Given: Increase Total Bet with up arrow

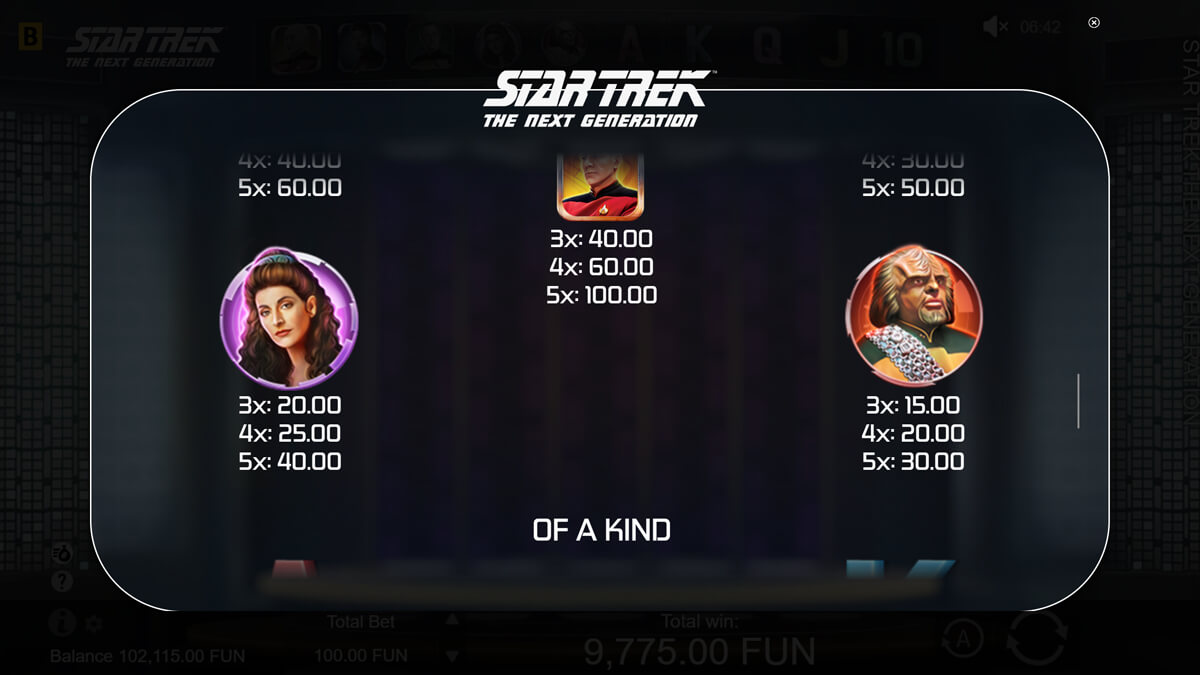Looking at the screenshot, I should [452, 620].
